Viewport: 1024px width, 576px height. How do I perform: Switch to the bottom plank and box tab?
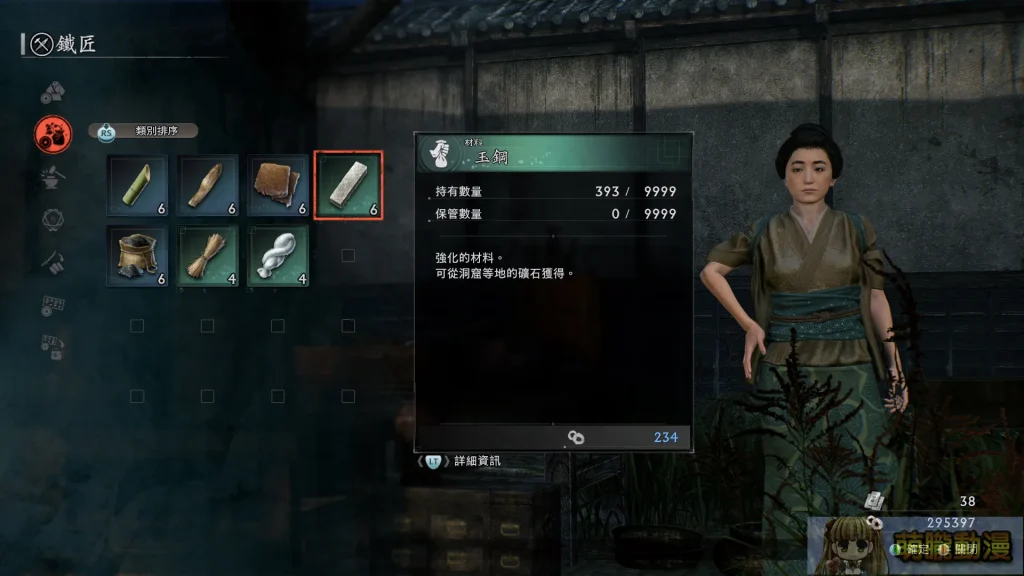(52, 345)
